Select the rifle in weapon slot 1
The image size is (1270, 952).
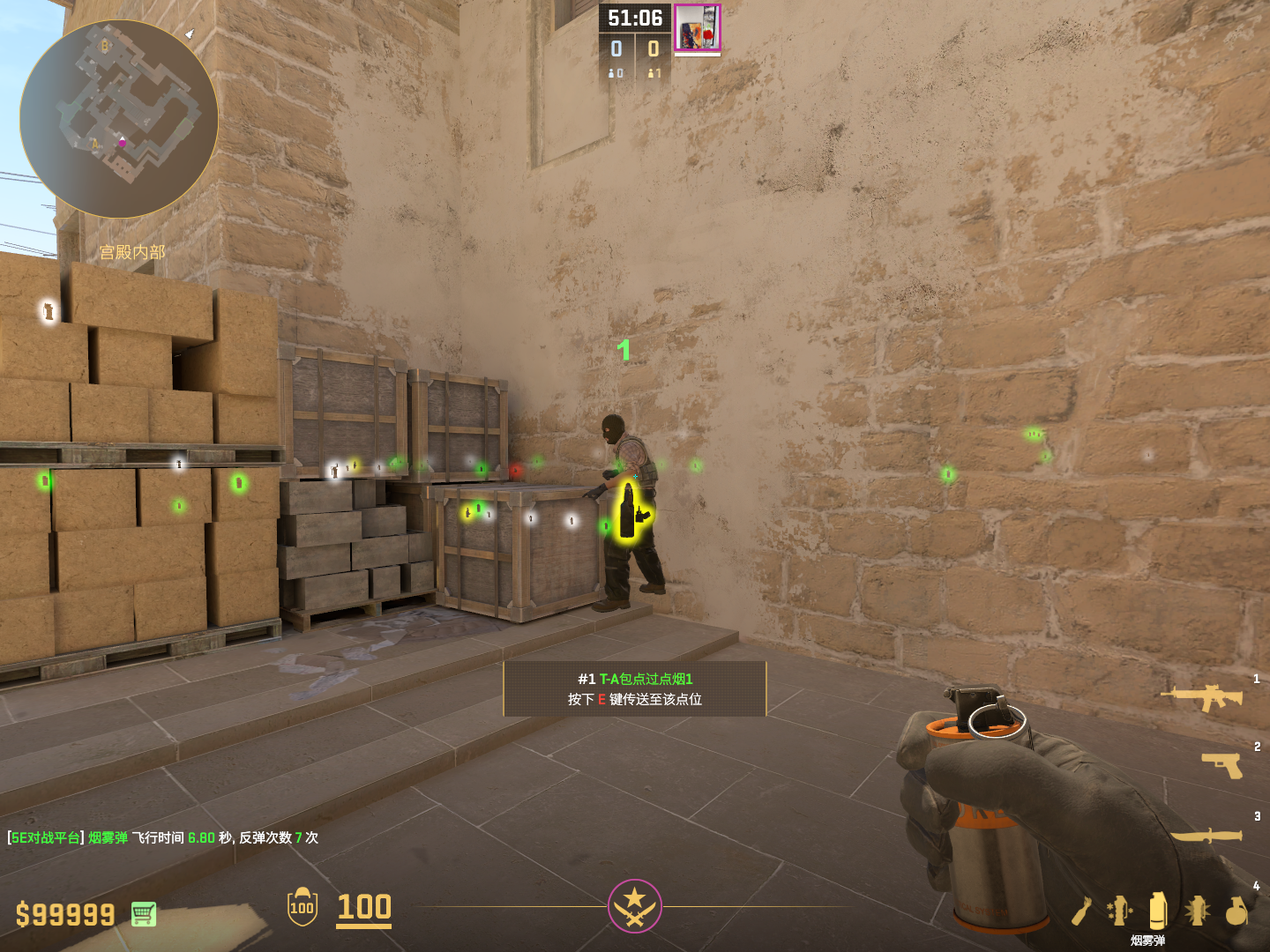(1202, 697)
